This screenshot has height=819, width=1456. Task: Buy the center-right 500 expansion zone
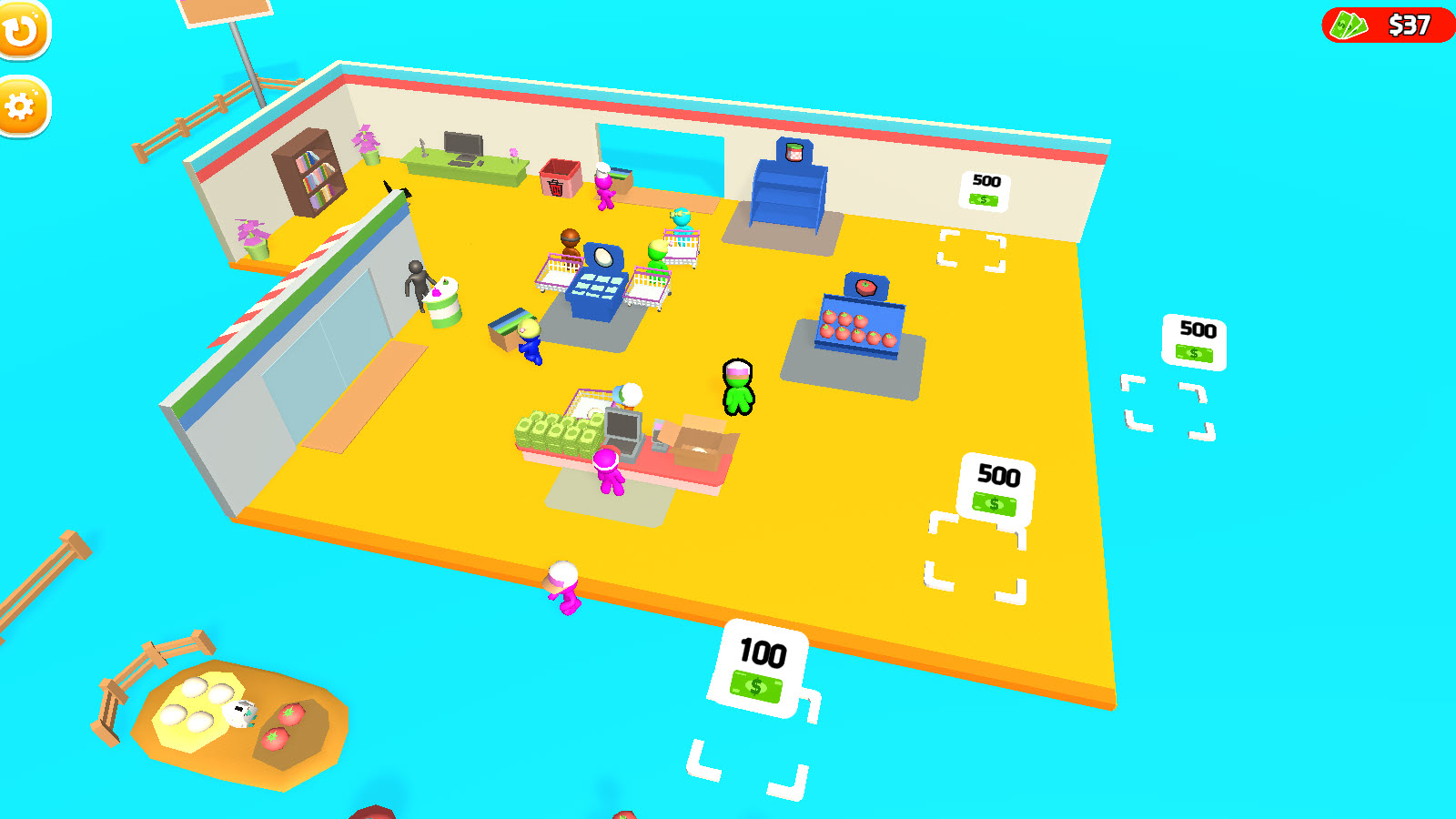[996, 489]
